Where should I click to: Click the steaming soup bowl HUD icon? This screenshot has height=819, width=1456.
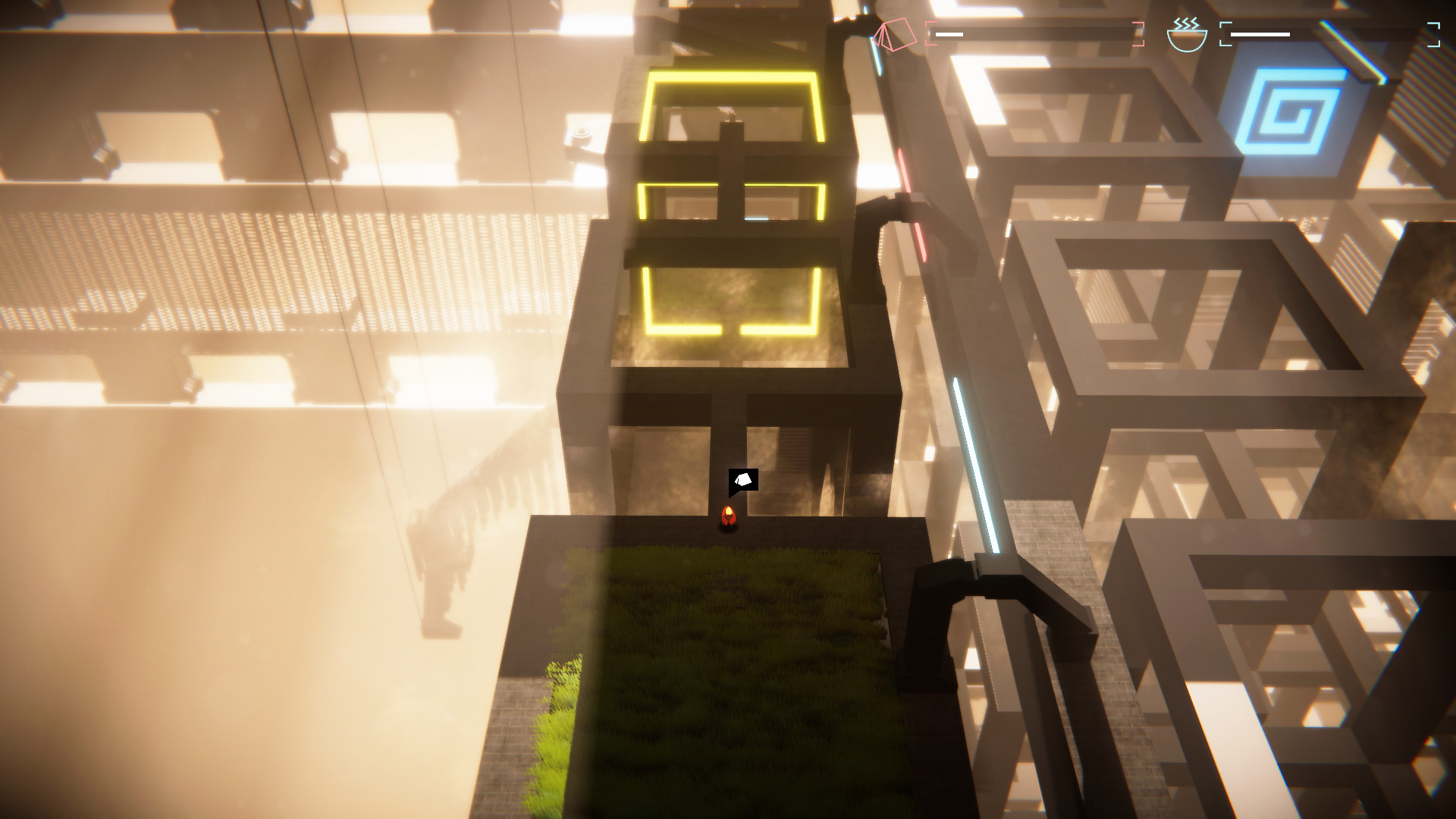[1187, 33]
